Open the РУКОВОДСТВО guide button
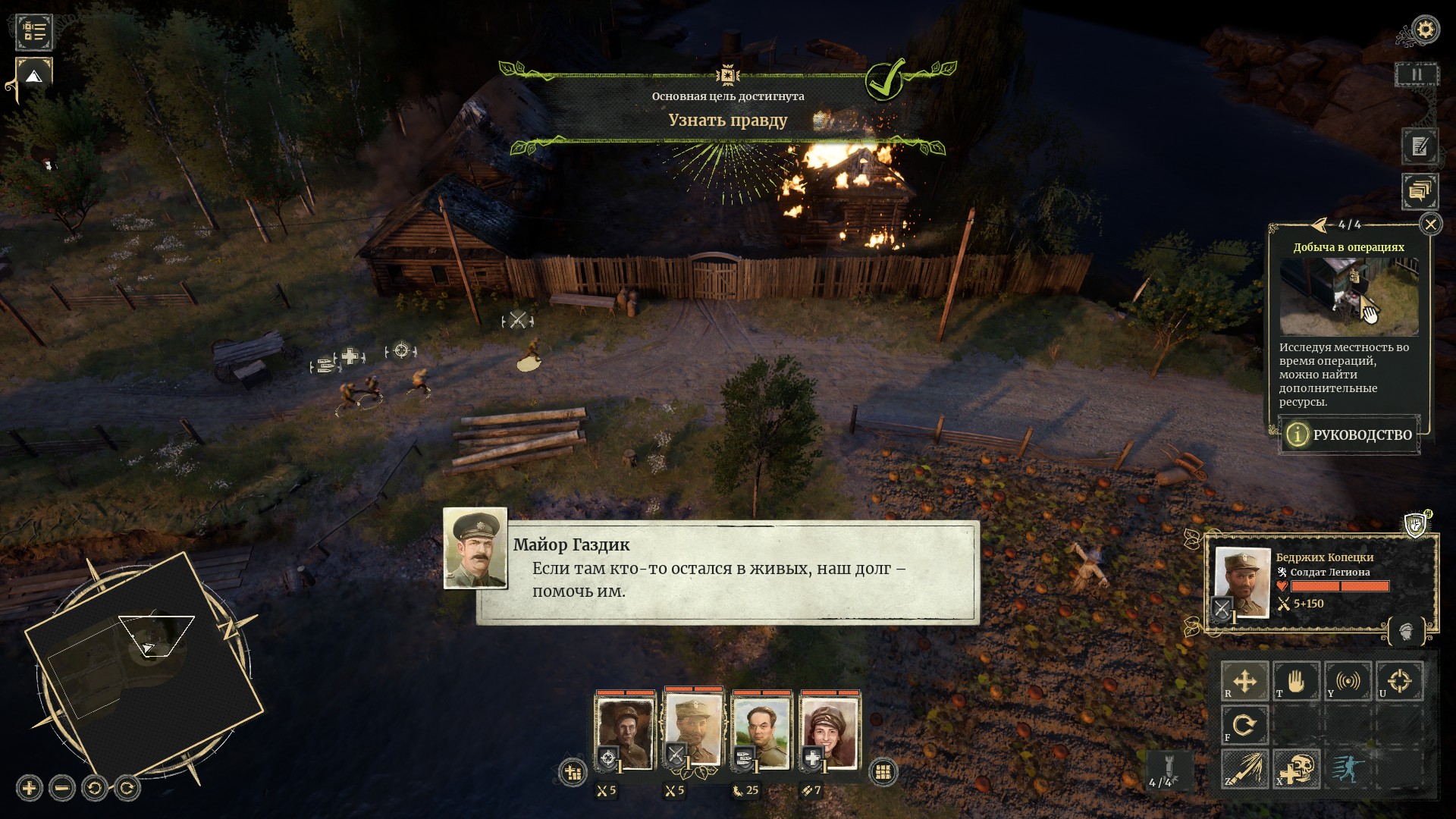The width and height of the screenshot is (1456, 819). (x=1350, y=435)
